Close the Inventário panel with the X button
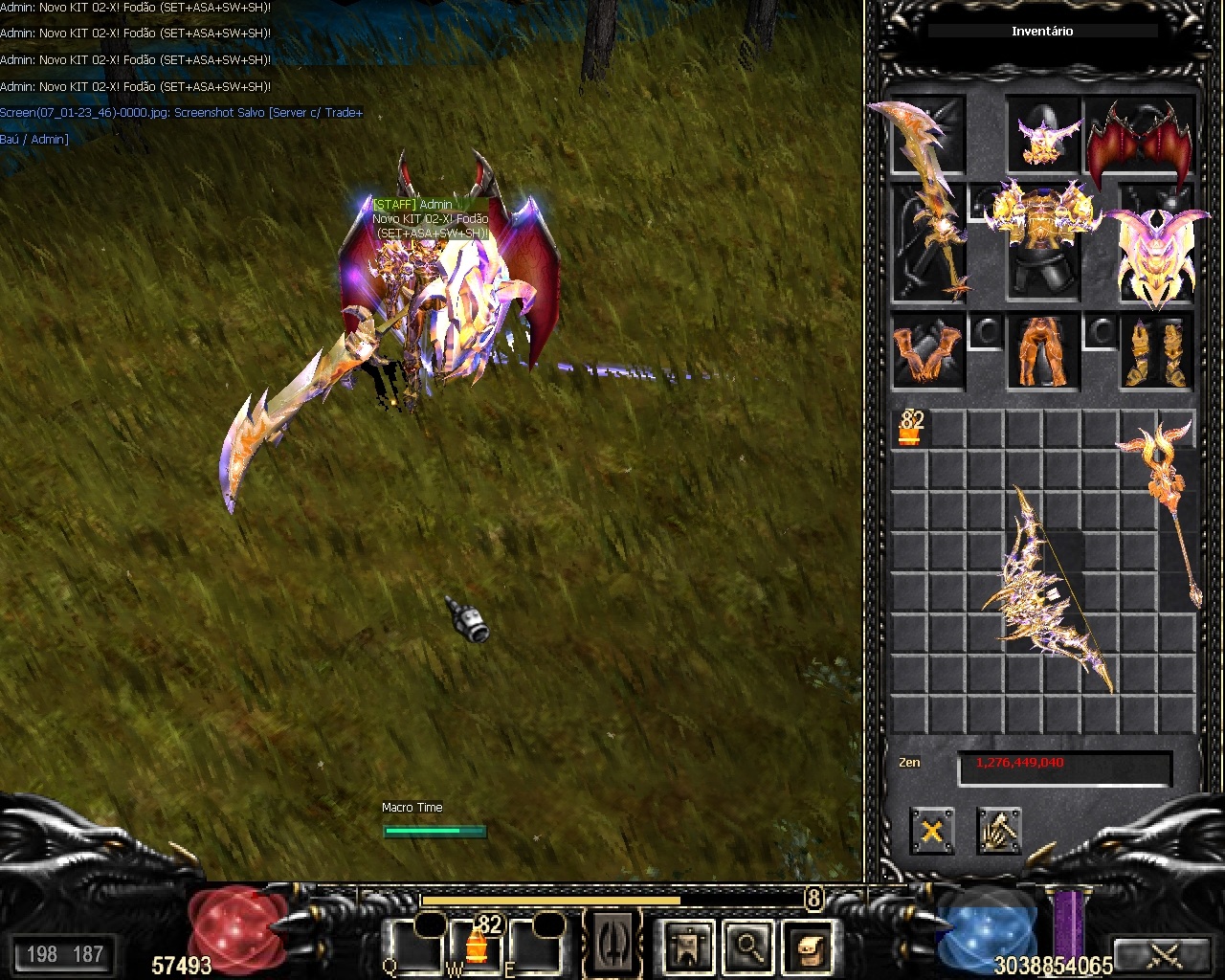Screen dimensions: 1225x980 click(931, 830)
